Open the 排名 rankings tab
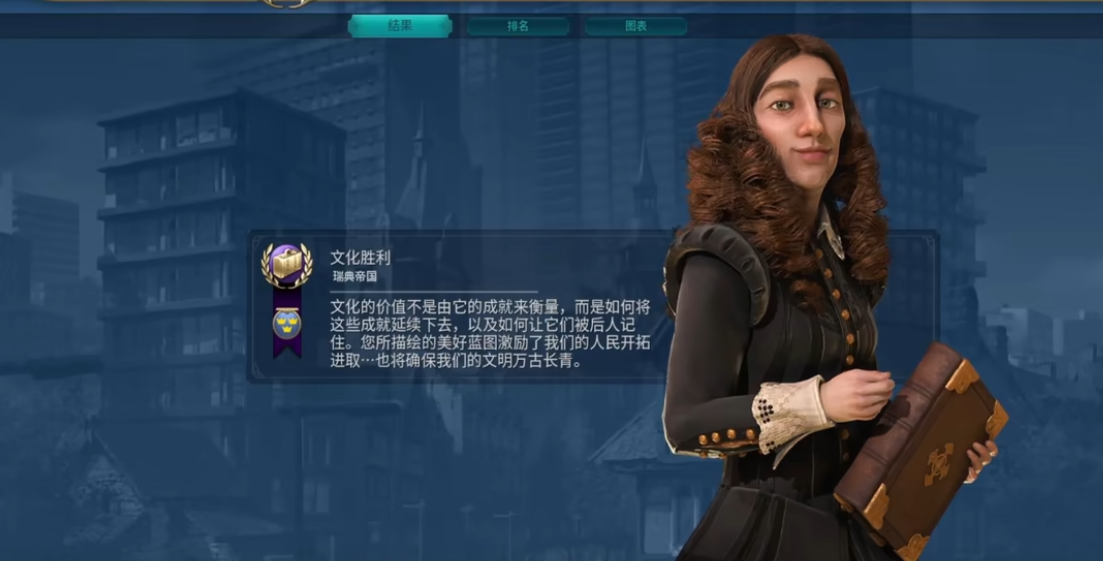This screenshot has width=1103, height=561. point(518,26)
